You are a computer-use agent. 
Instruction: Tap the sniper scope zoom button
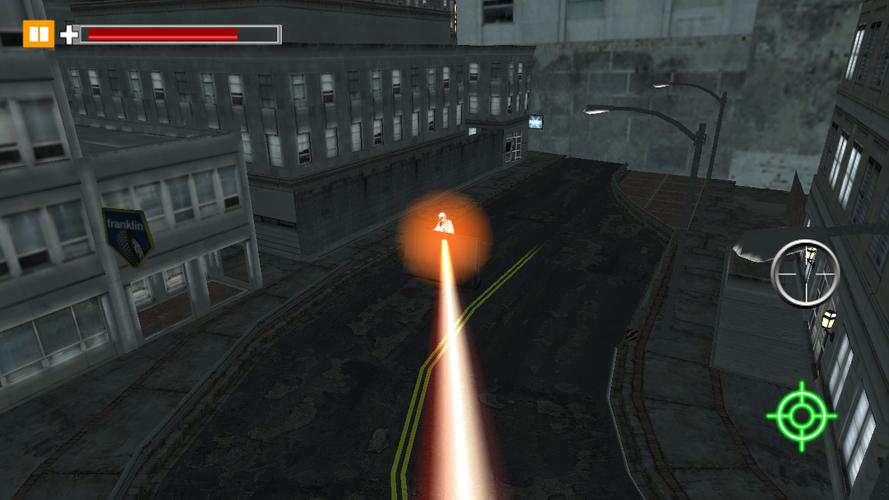[x=804, y=273]
